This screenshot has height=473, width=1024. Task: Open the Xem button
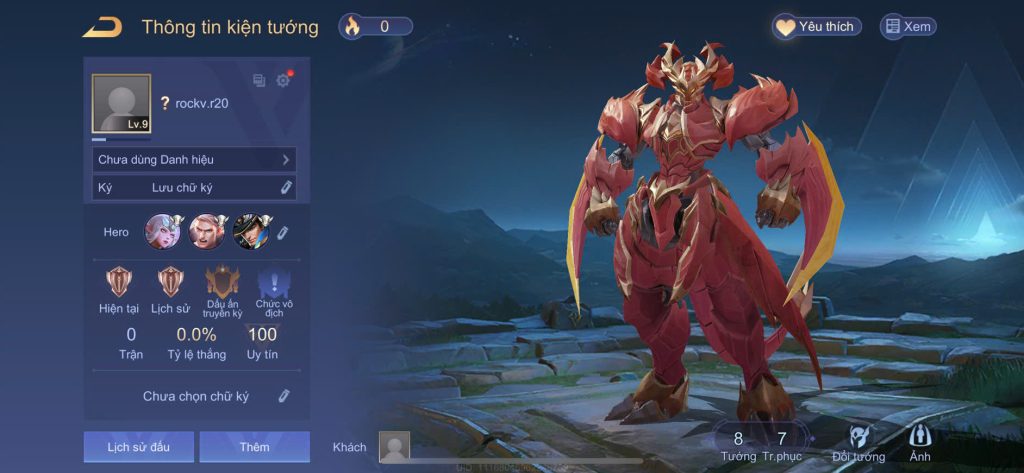coord(908,27)
